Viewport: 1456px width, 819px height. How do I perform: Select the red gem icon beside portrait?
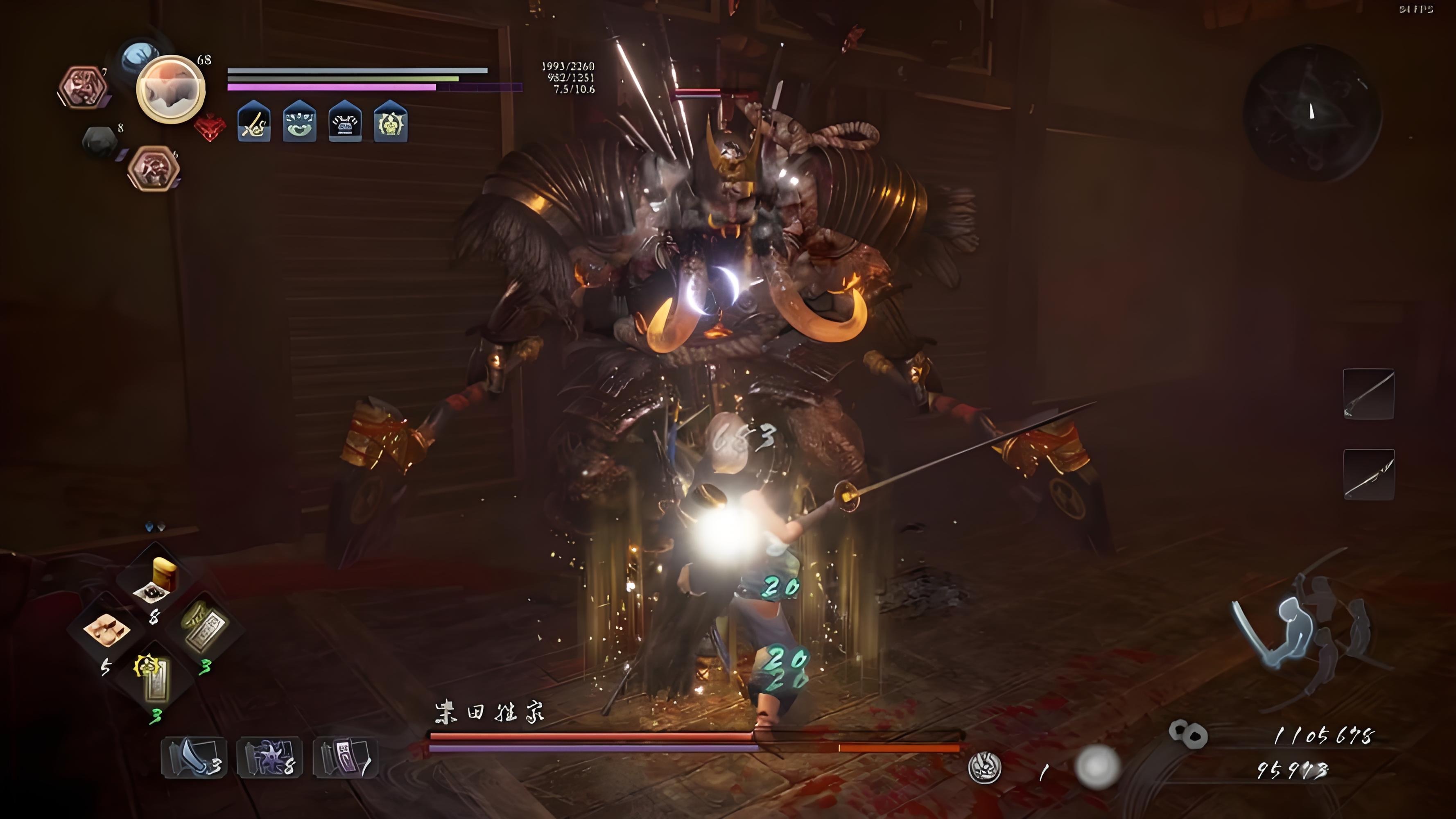click(210, 127)
